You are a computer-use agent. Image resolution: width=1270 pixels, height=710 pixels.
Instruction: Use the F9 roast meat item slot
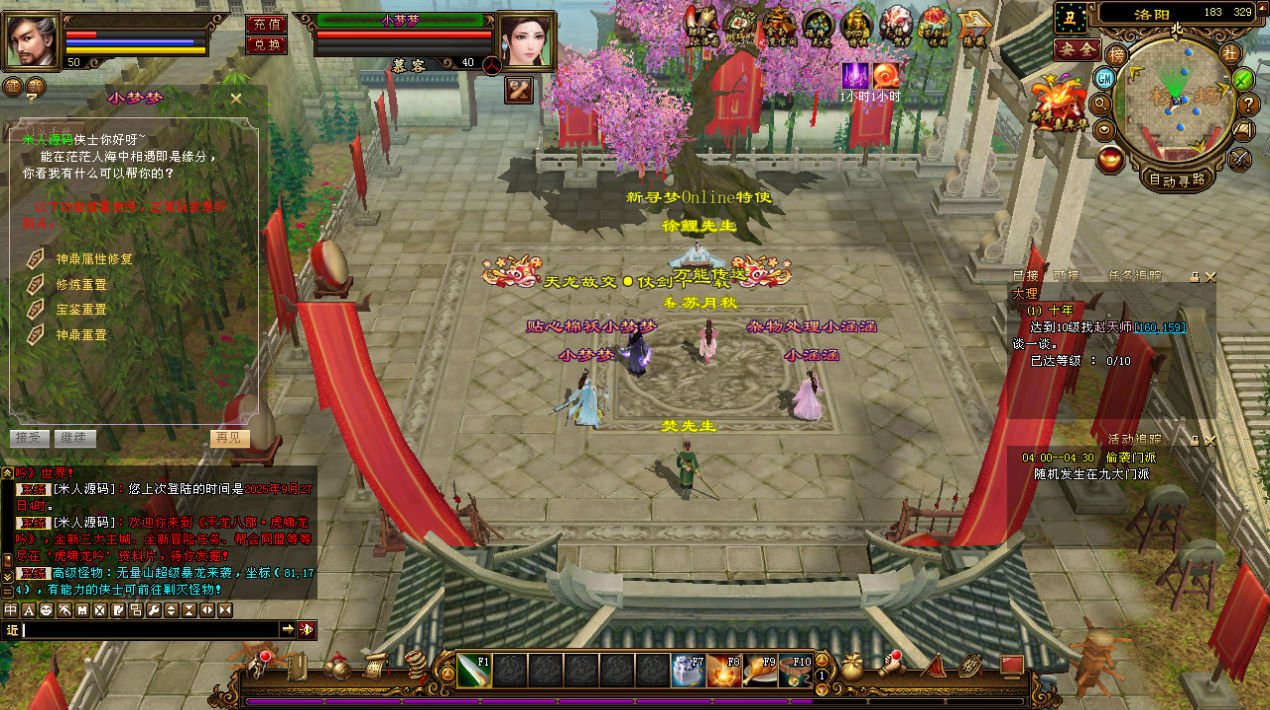760,670
